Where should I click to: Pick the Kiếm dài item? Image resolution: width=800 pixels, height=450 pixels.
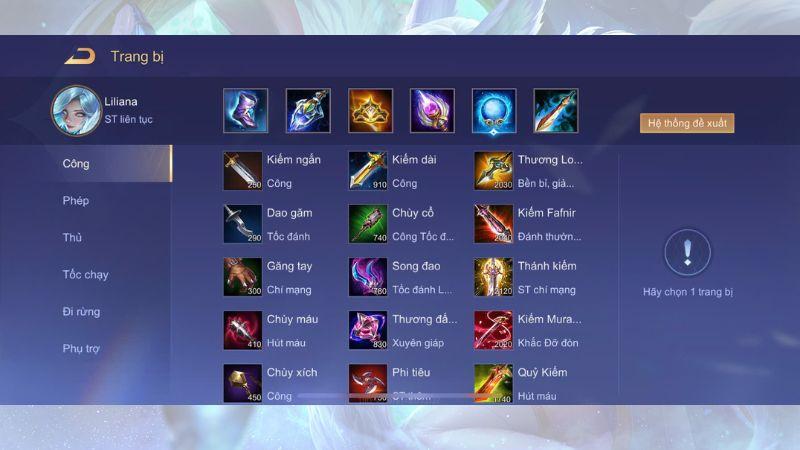368,171
